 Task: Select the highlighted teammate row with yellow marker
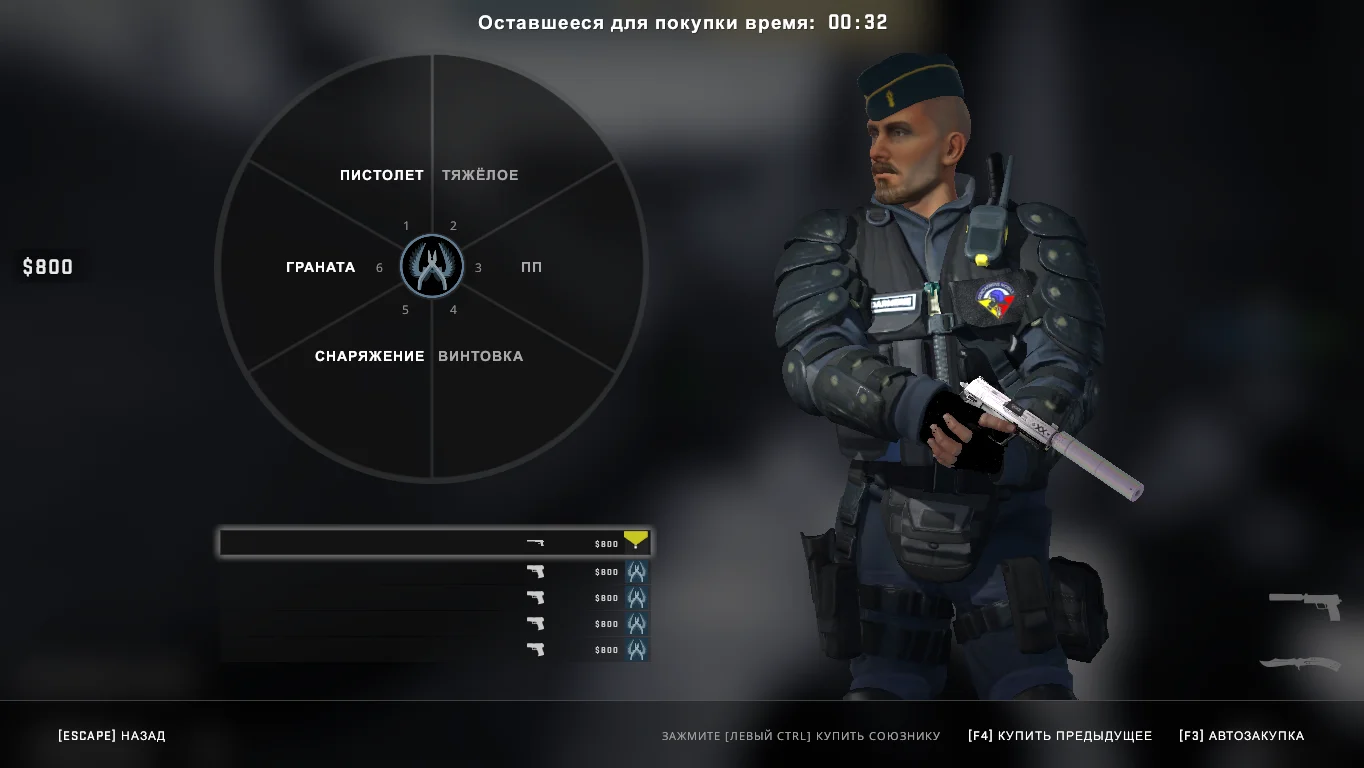434,543
